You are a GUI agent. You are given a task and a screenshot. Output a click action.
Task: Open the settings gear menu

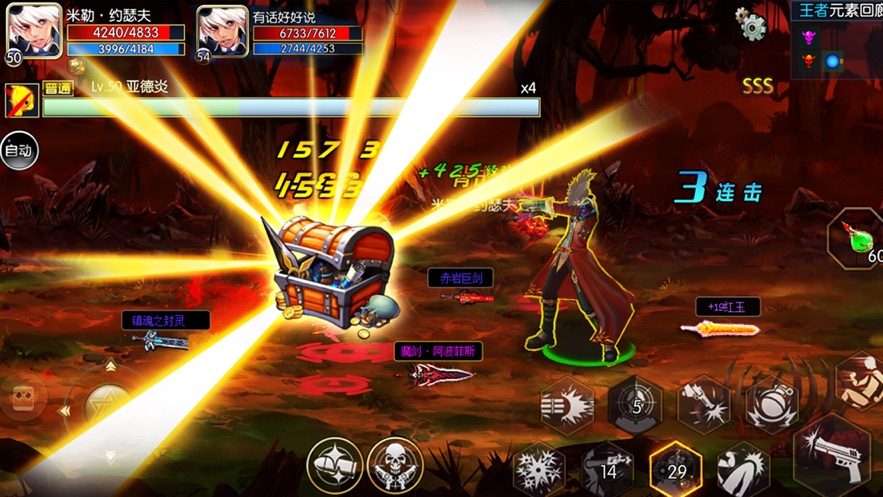[x=751, y=24]
